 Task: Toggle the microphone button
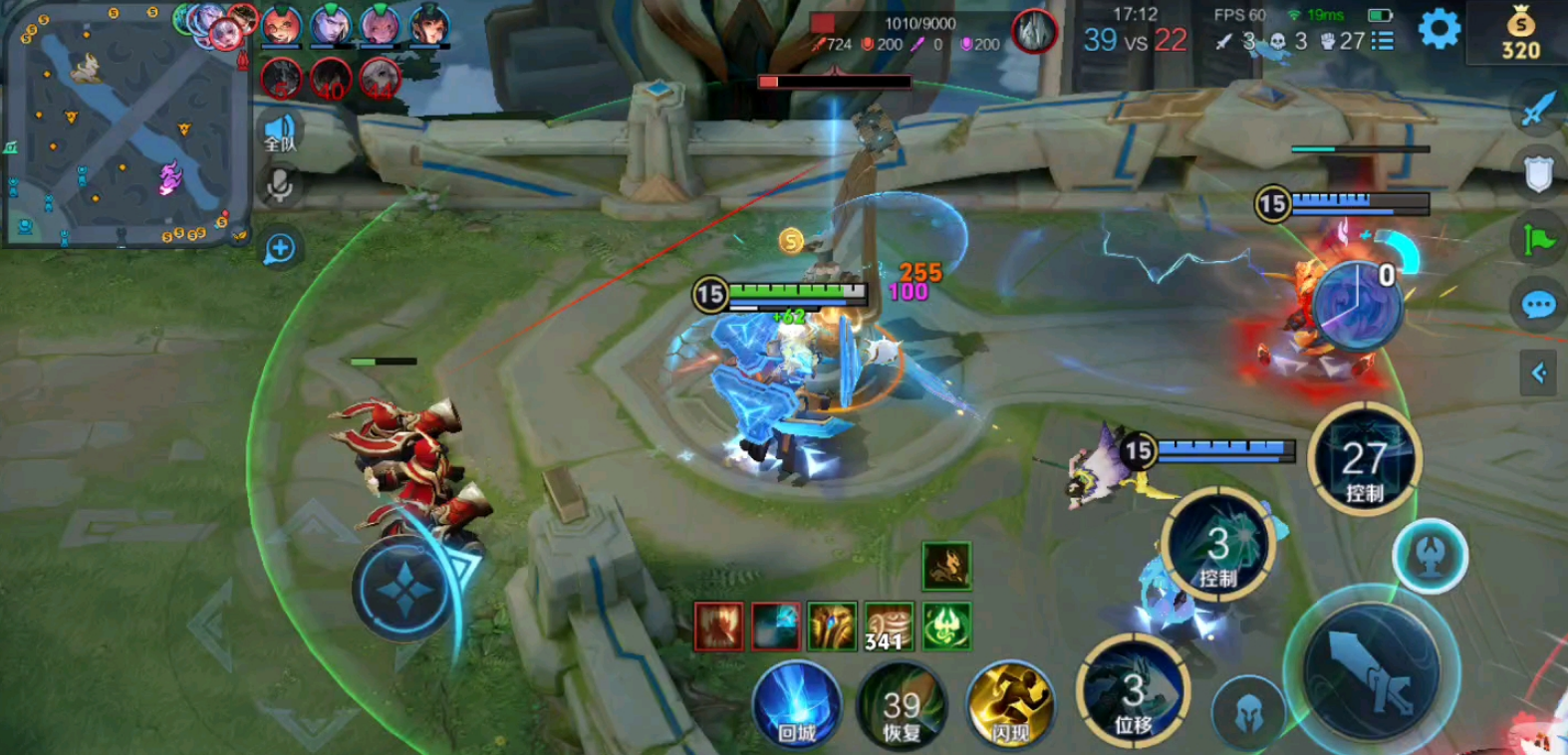click(x=280, y=185)
